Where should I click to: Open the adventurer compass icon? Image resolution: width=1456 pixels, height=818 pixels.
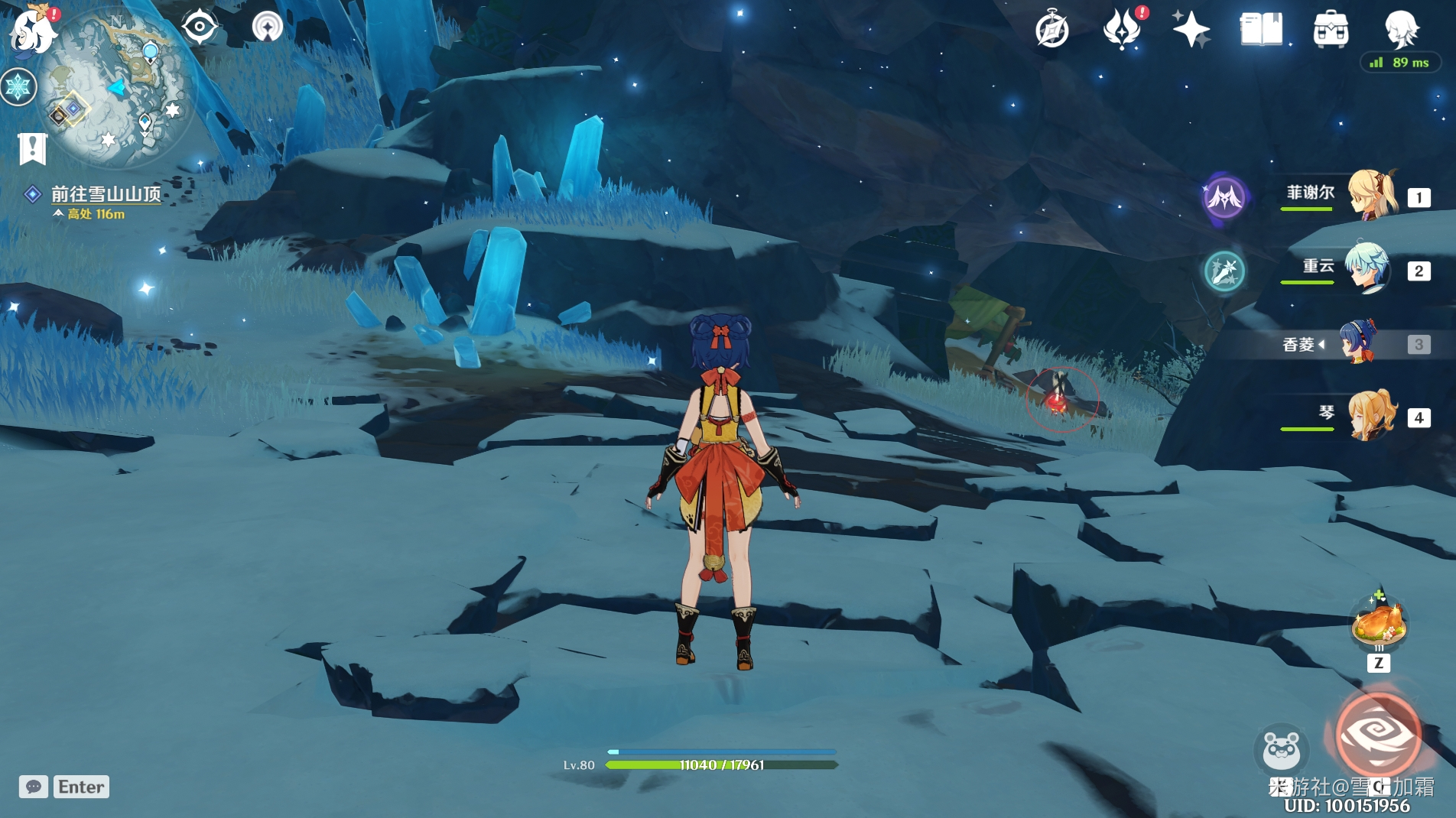pyautogui.click(x=1052, y=31)
